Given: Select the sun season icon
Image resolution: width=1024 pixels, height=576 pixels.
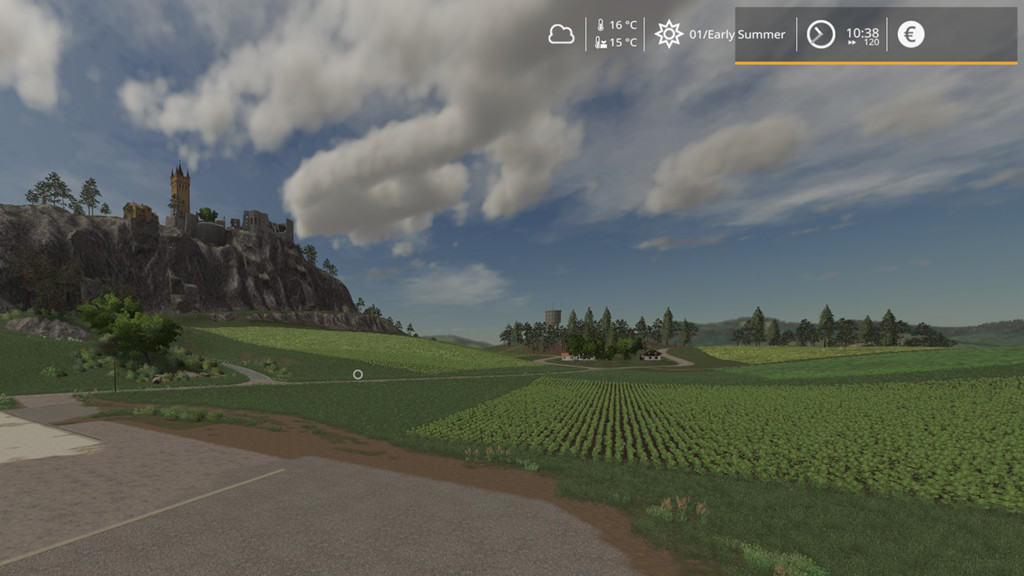Looking at the screenshot, I should click(x=668, y=34).
